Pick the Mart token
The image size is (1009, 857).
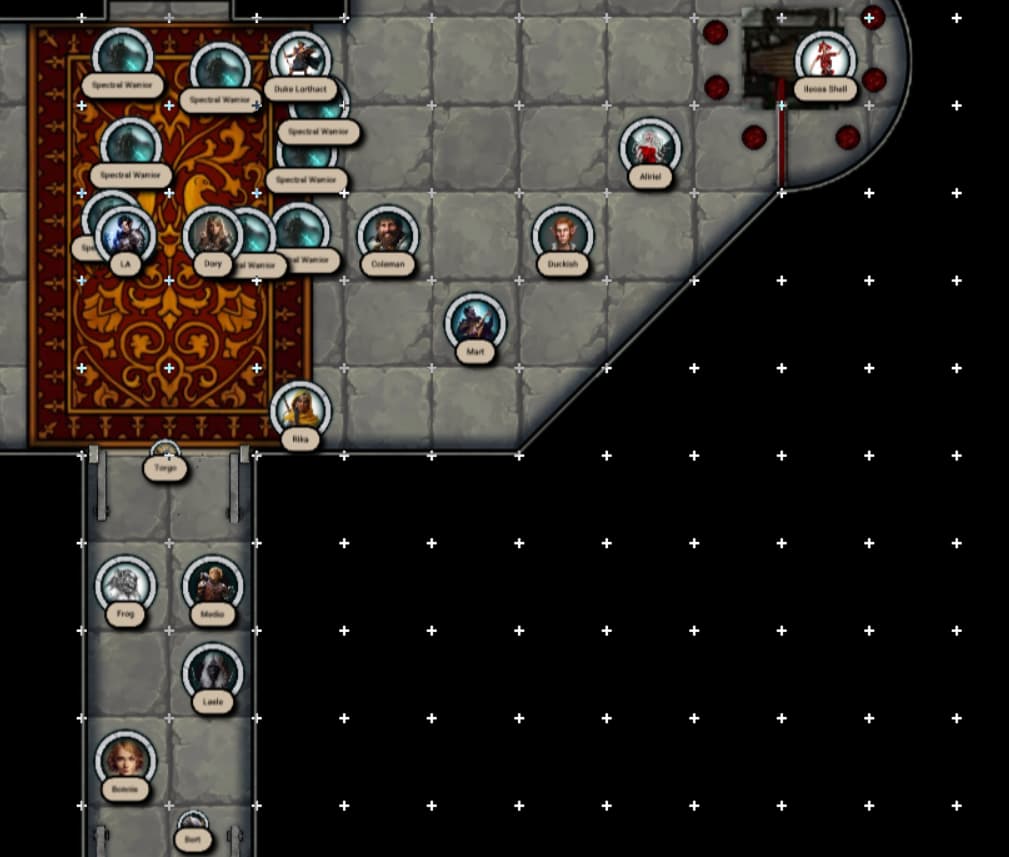tap(475, 322)
